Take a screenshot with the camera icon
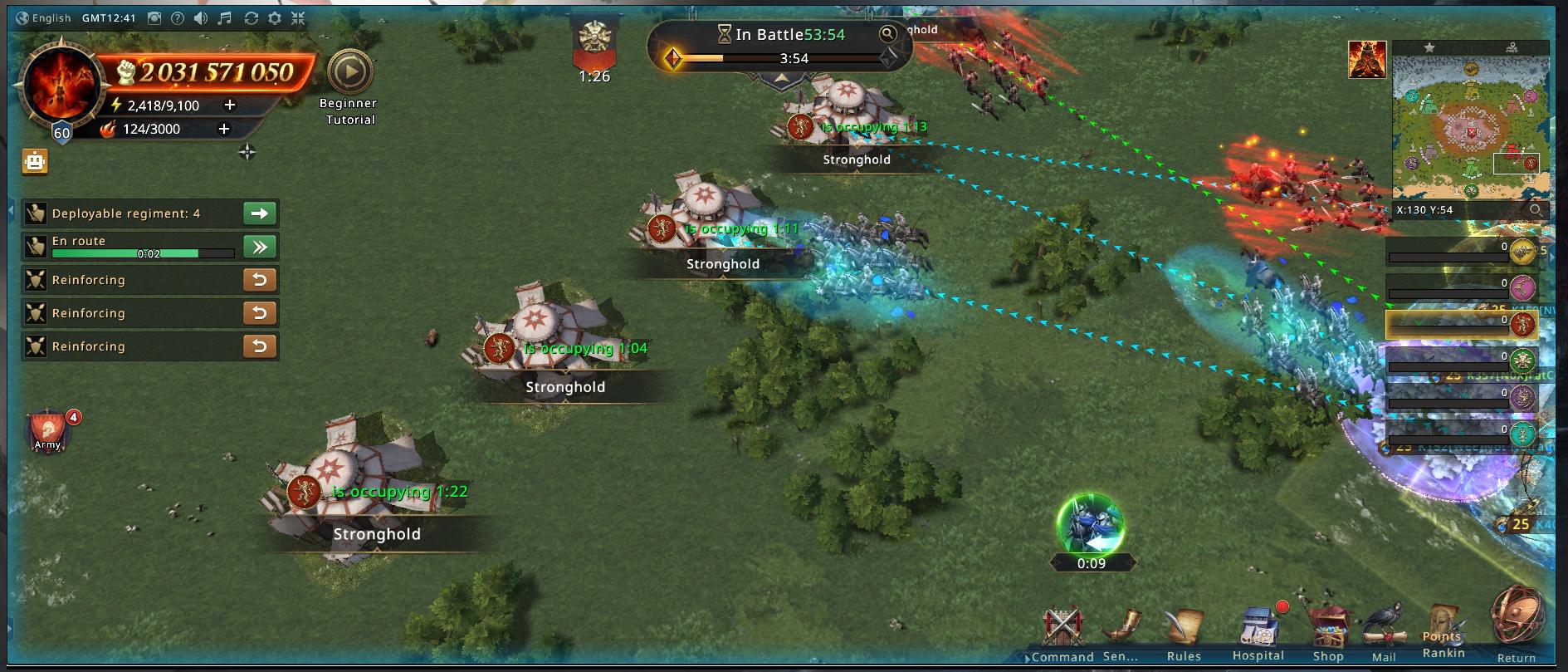1568x672 pixels. tap(154, 18)
